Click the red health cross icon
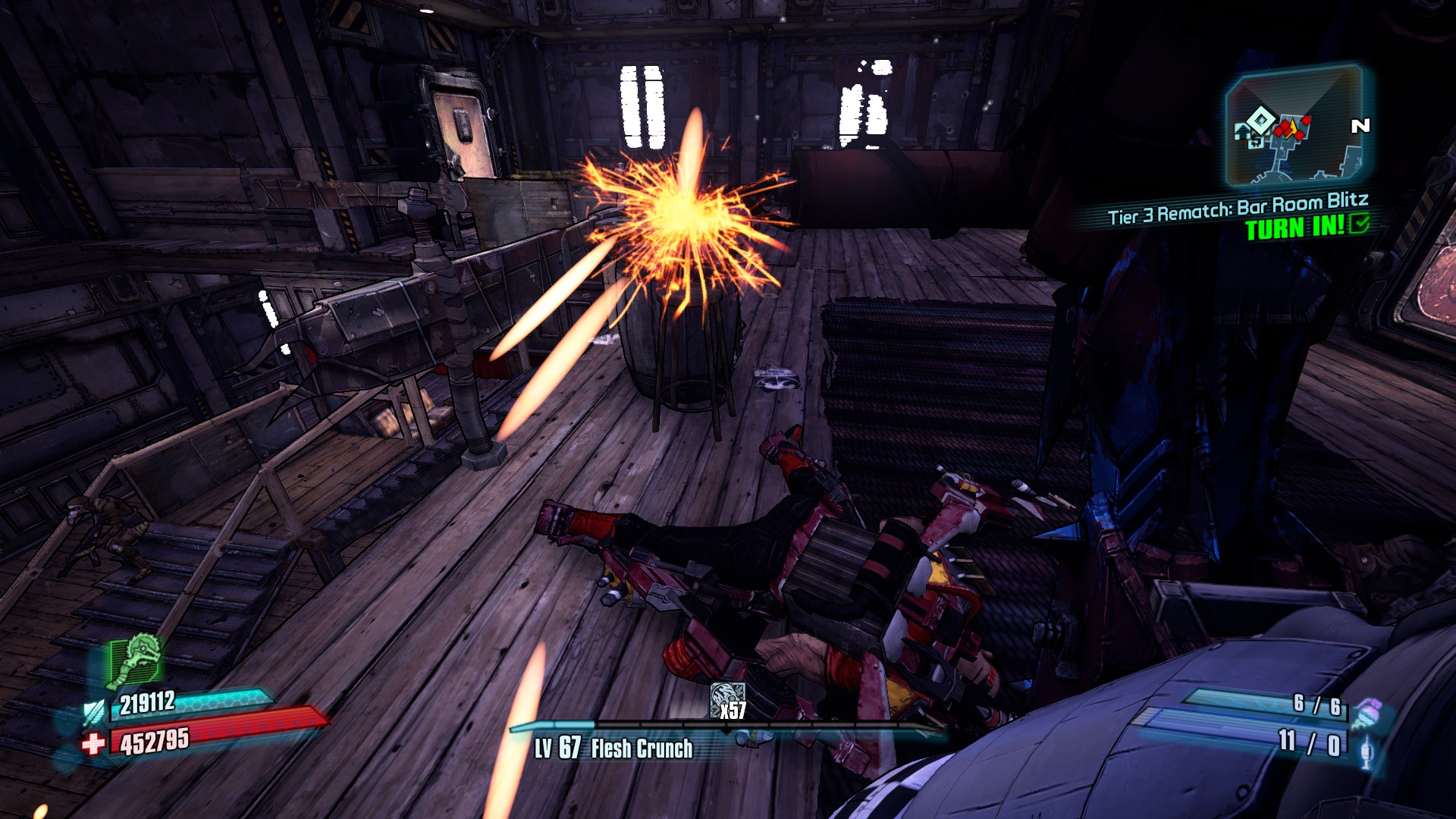 coord(93,744)
